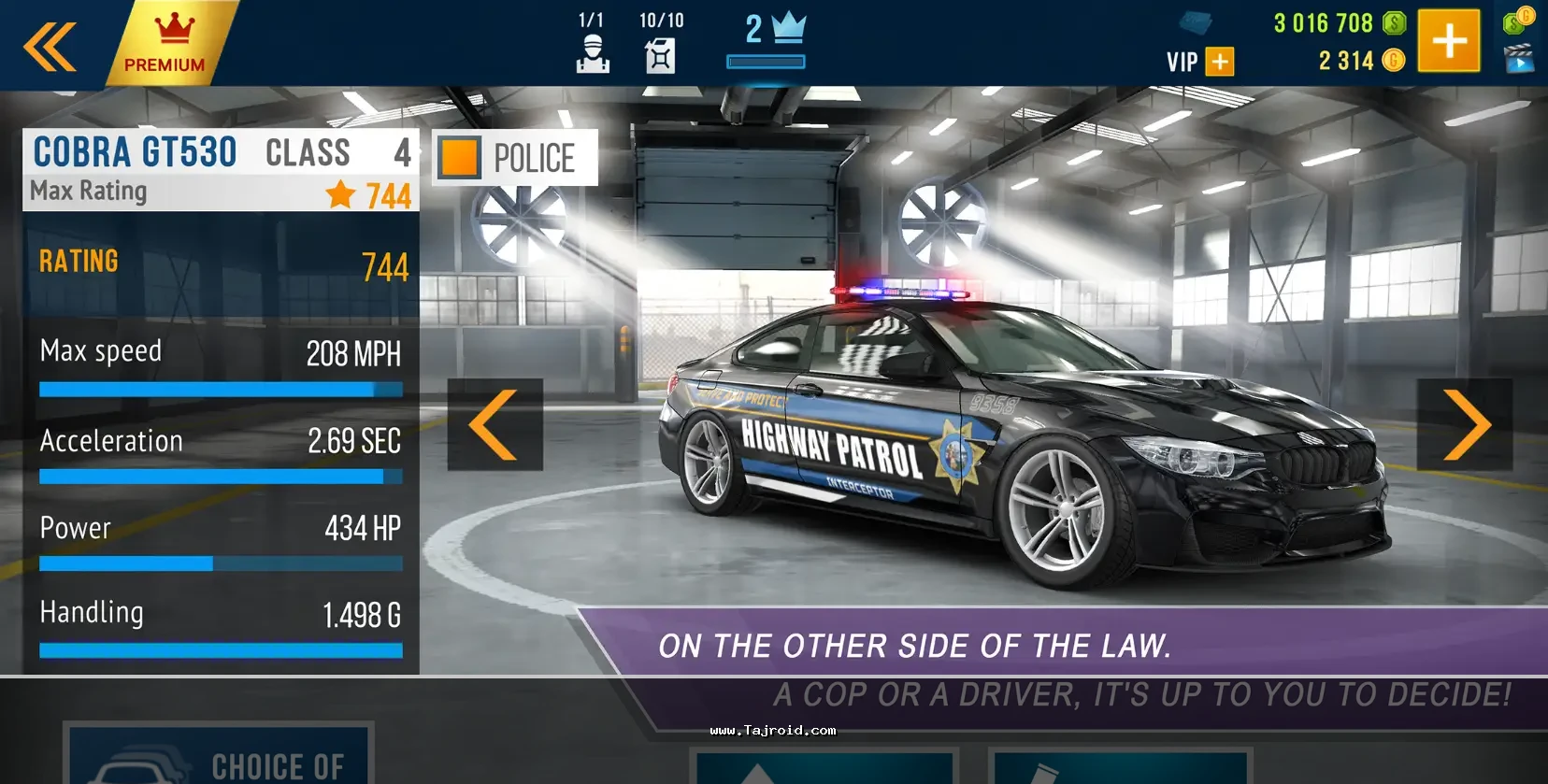Open the Choice Of car button

pyautogui.click(x=219, y=757)
